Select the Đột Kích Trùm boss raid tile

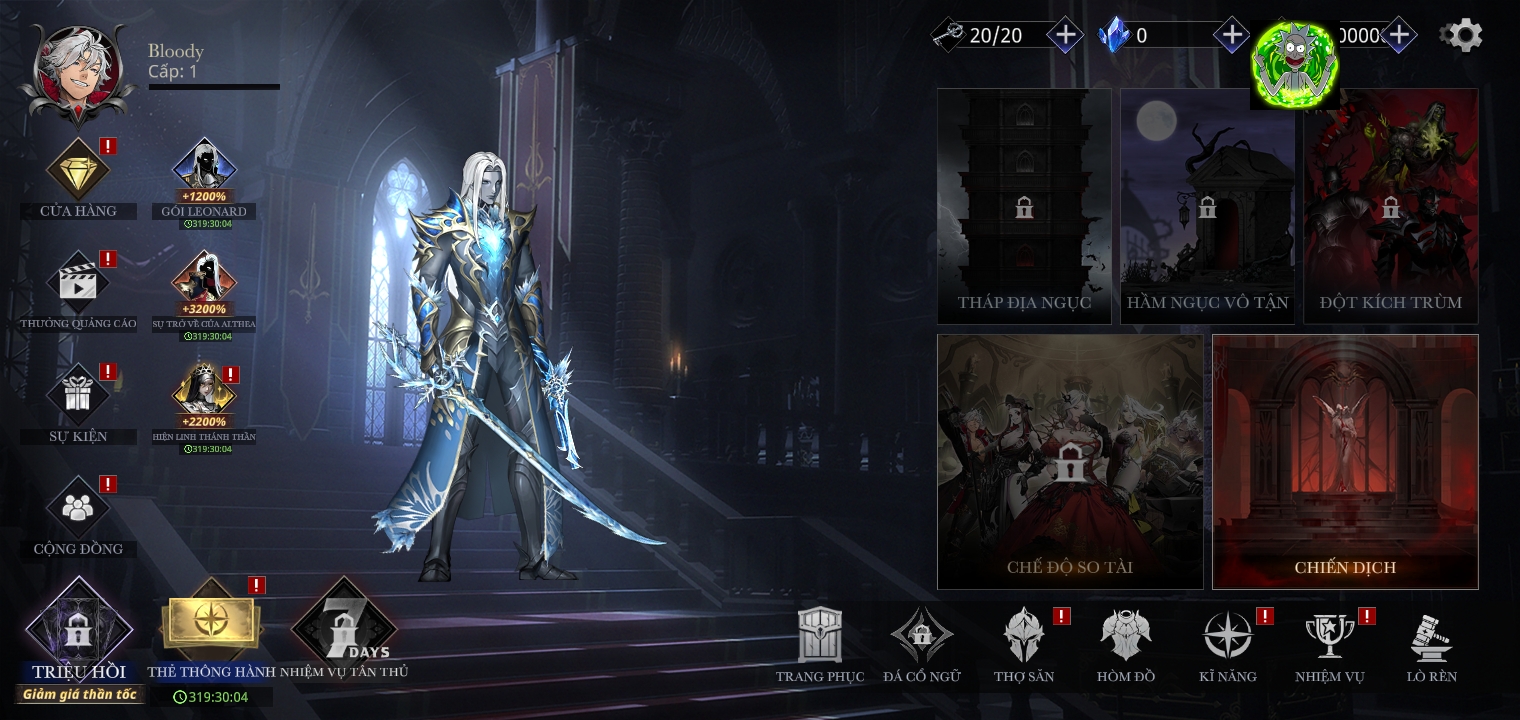1390,206
